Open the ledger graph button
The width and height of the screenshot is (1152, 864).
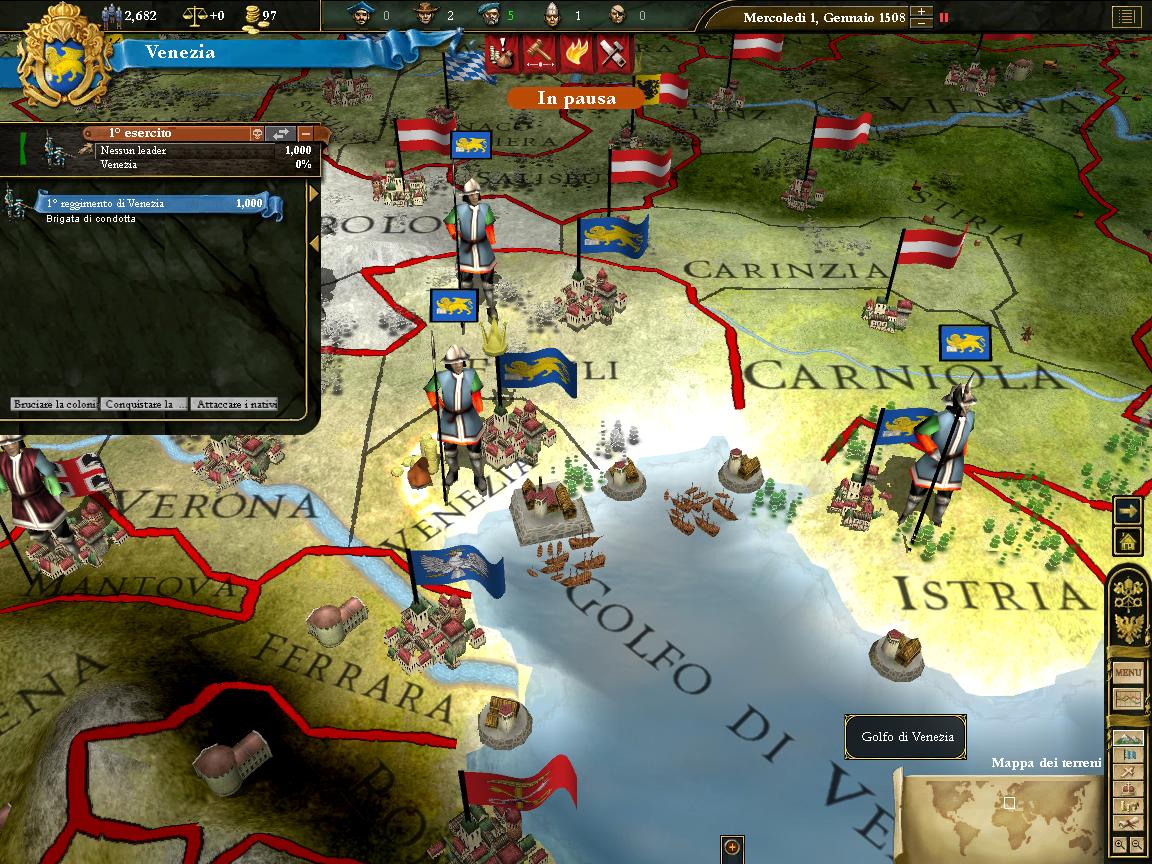tap(1128, 699)
